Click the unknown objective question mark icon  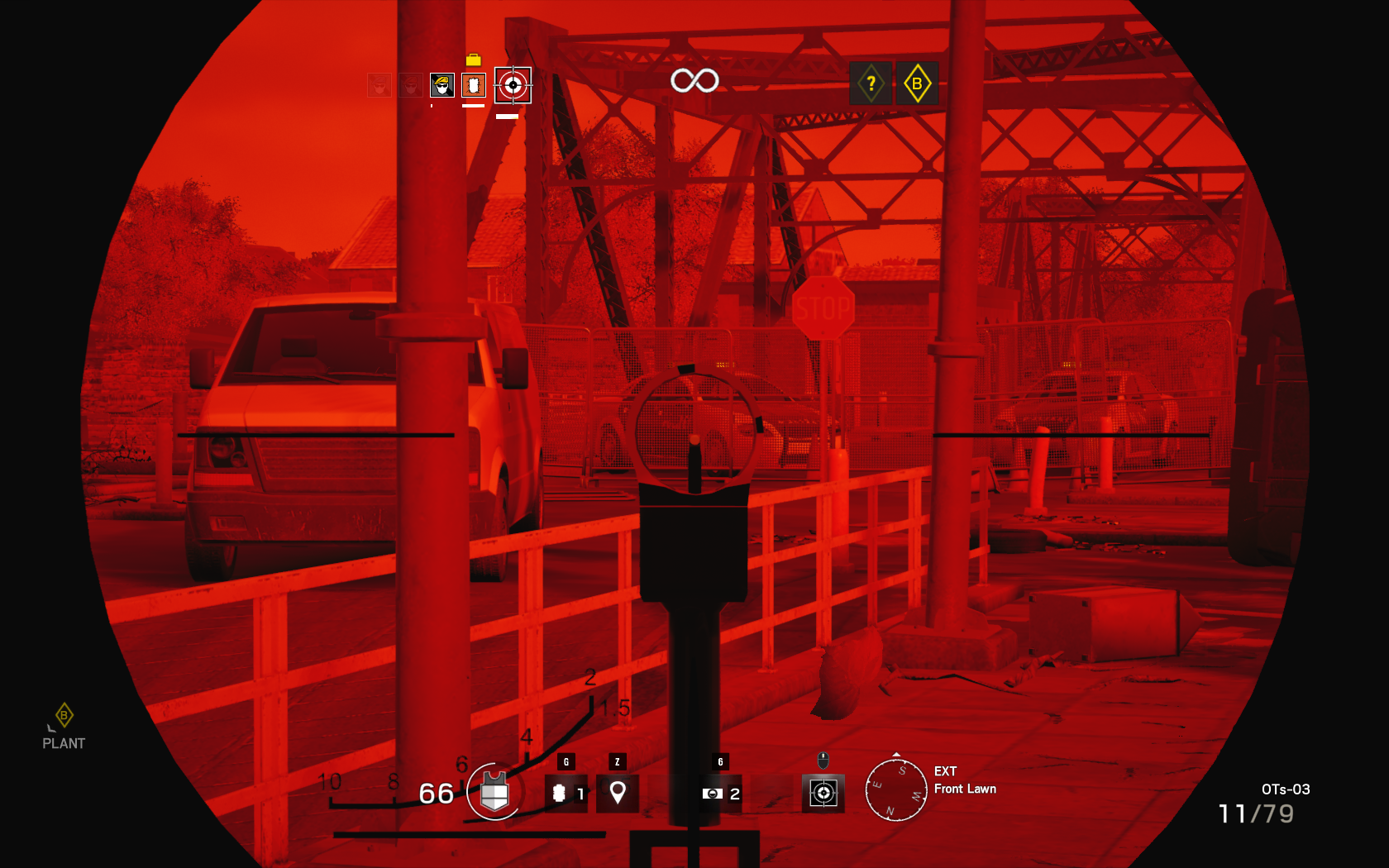click(871, 83)
